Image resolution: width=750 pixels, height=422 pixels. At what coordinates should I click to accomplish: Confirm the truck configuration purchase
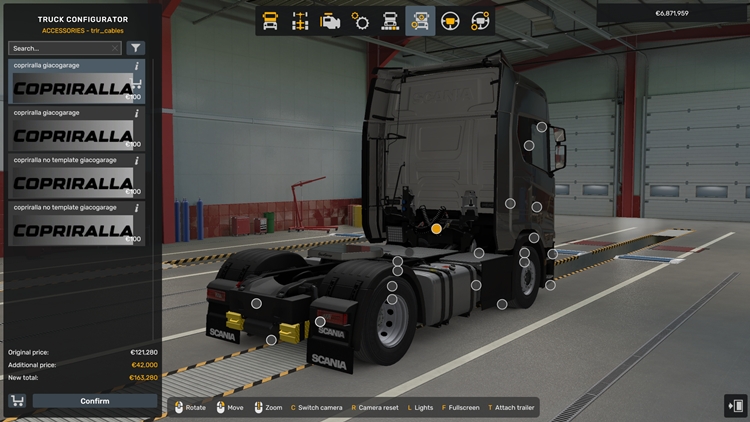[x=95, y=401]
